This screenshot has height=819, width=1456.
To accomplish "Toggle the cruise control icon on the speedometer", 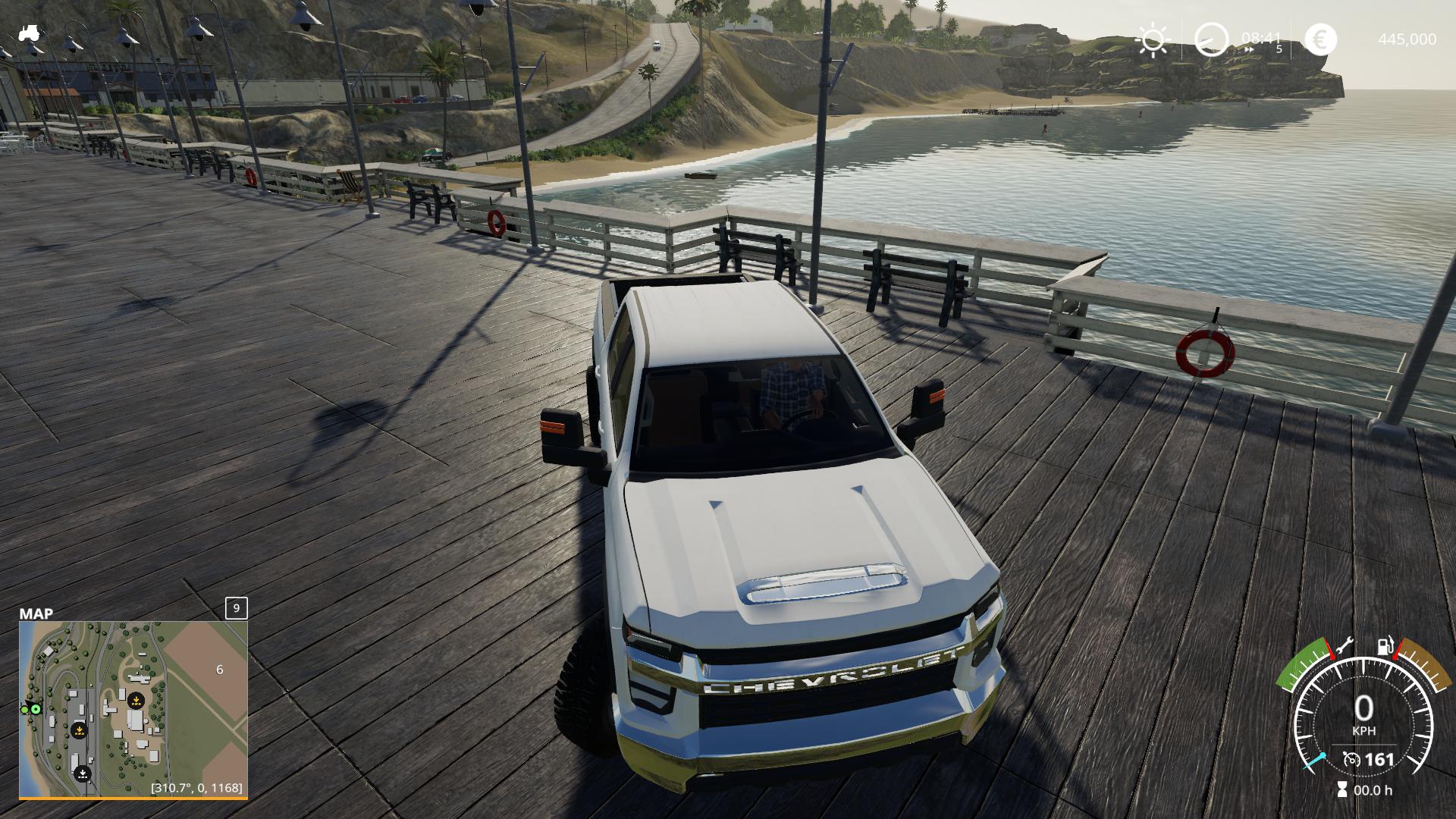I will tap(1351, 759).
